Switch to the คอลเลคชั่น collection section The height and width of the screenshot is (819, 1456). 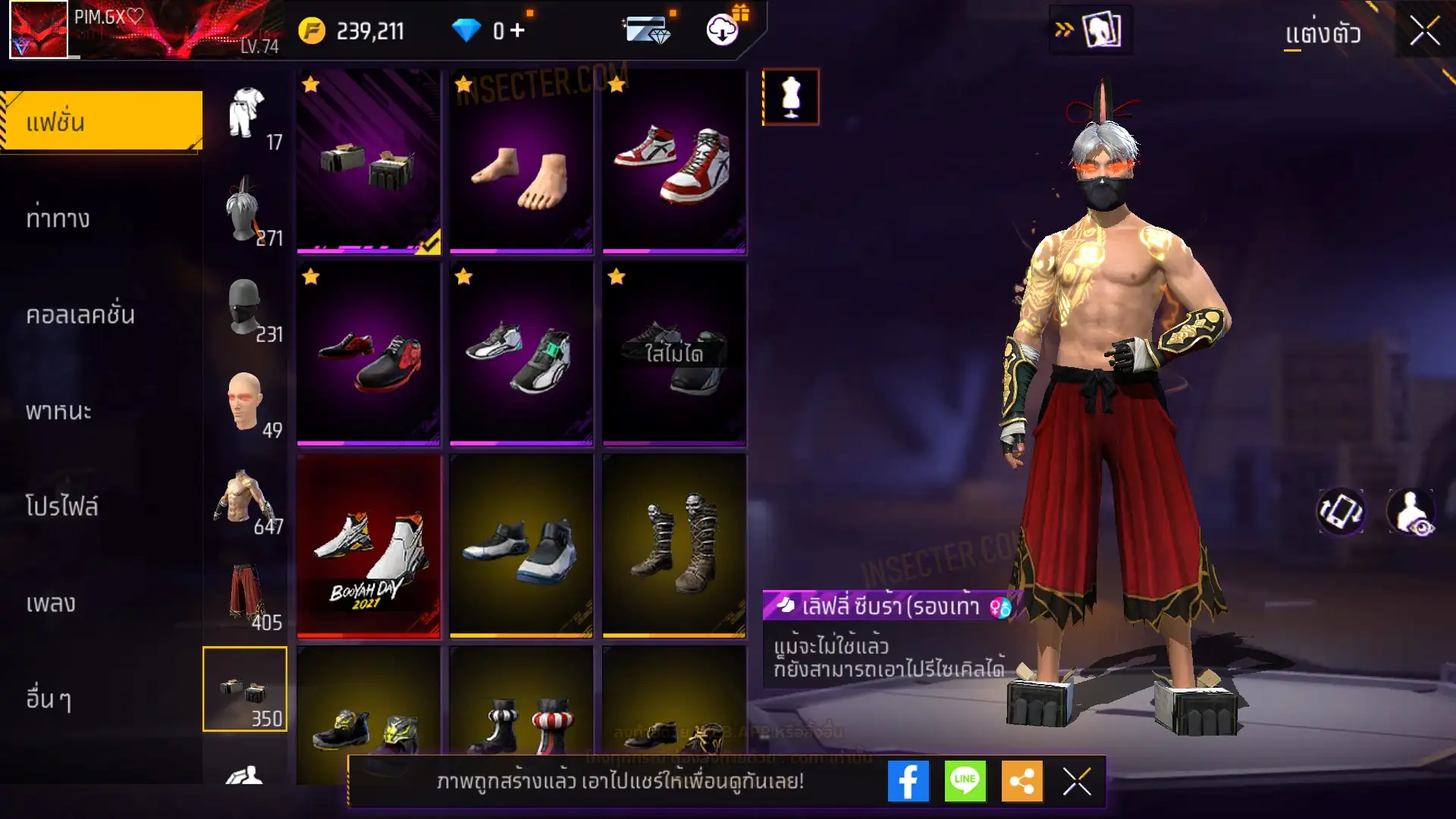click(x=80, y=315)
